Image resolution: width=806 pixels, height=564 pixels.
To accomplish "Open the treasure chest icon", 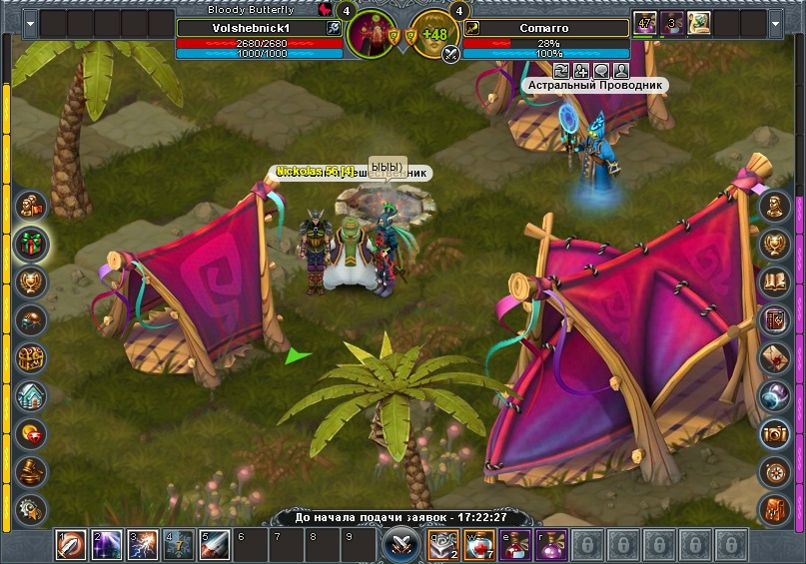I will point(31,357).
